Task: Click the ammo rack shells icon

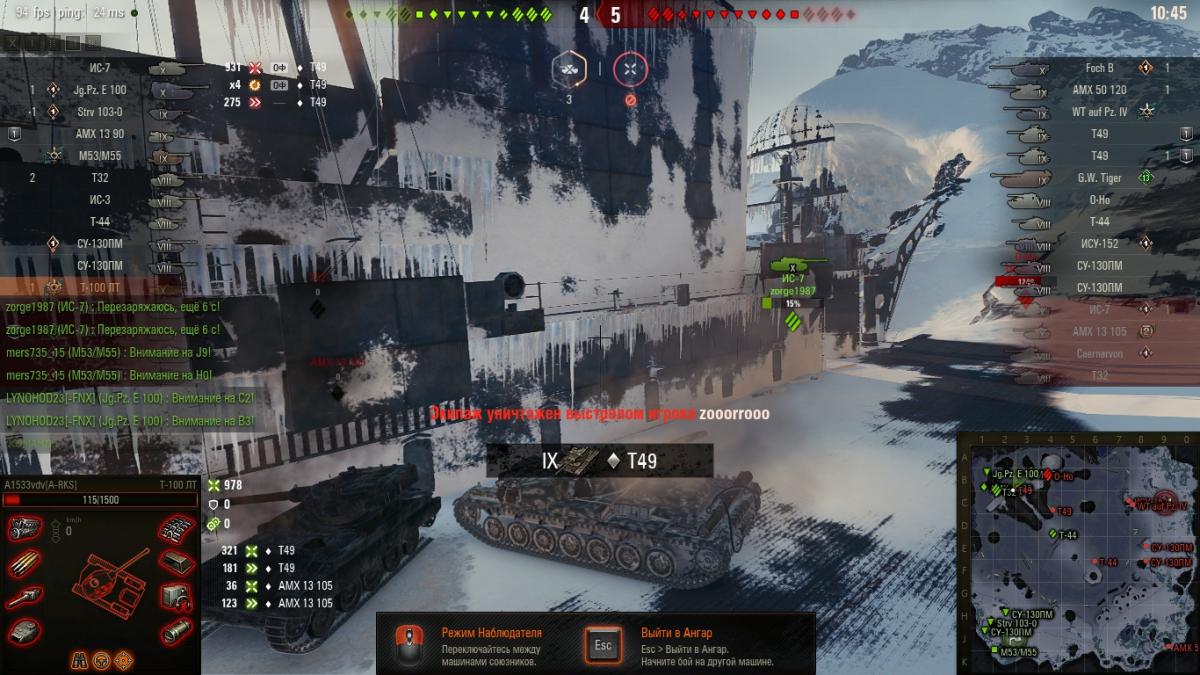Action: click(24, 564)
